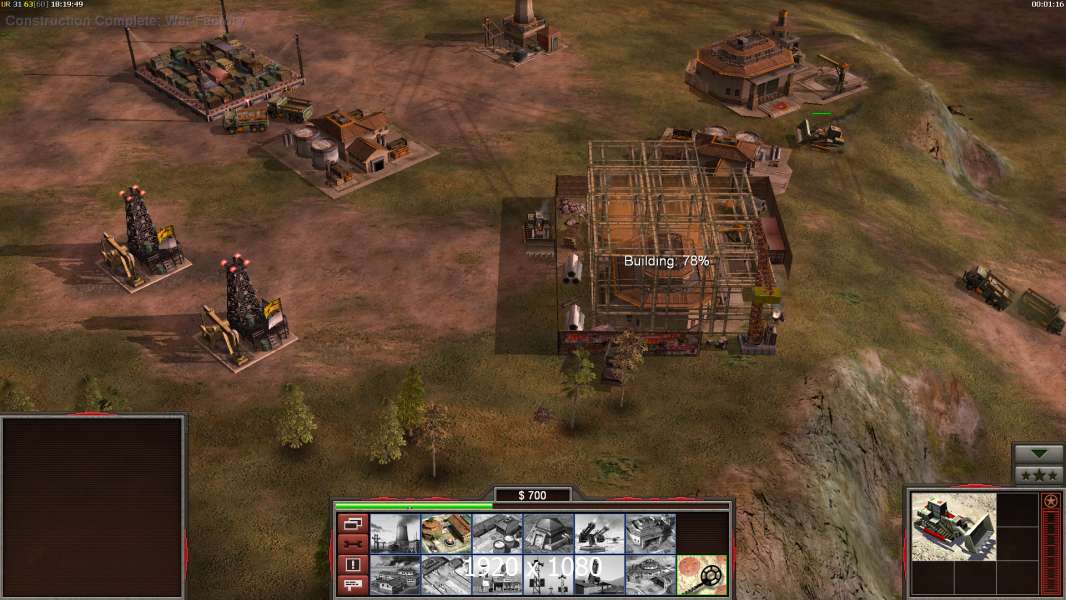Click the selected bulldozer portrait
The width and height of the screenshot is (1066, 600).
coord(953,526)
